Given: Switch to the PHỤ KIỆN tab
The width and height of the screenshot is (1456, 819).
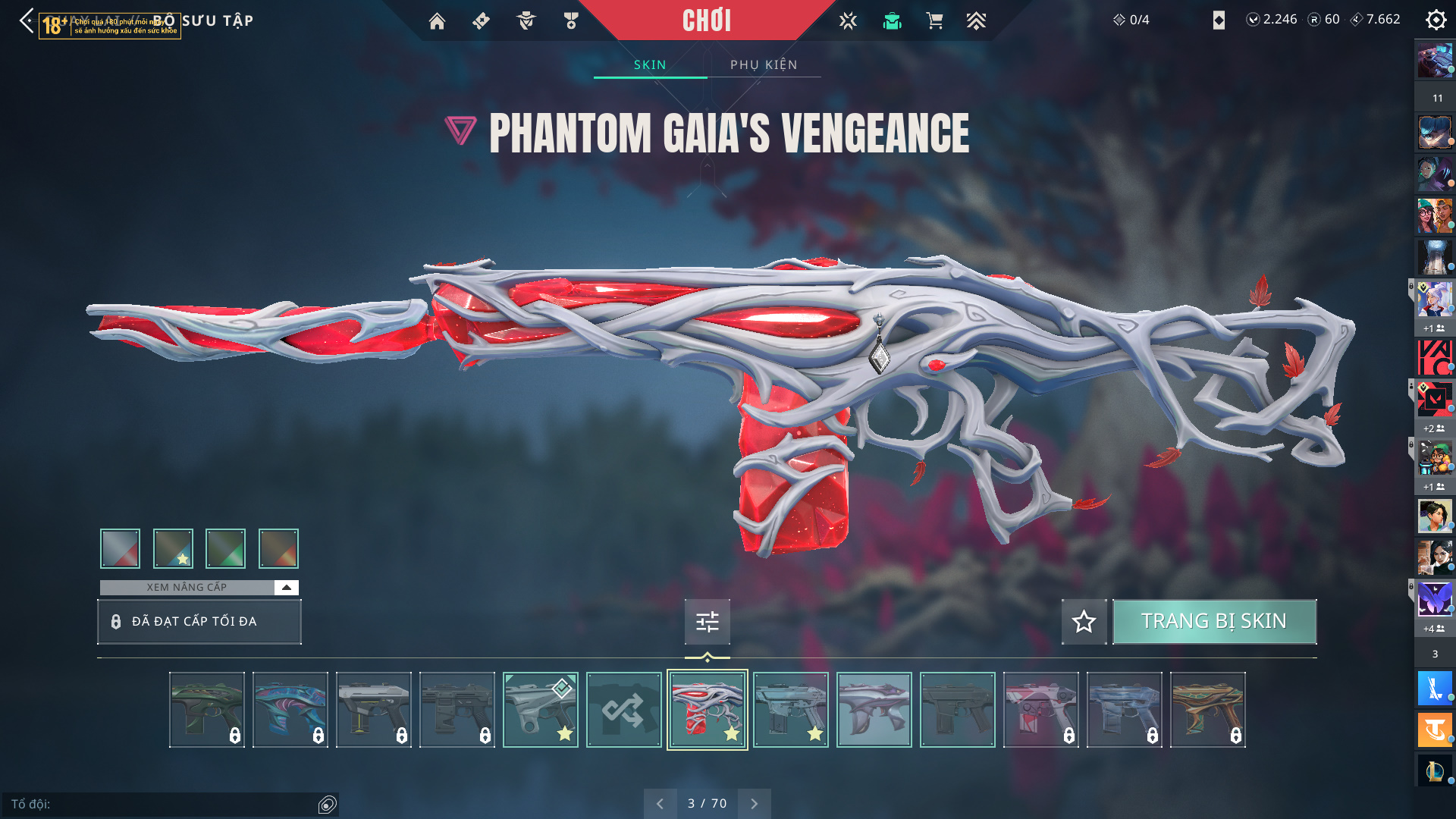Looking at the screenshot, I should click(764, 65).
